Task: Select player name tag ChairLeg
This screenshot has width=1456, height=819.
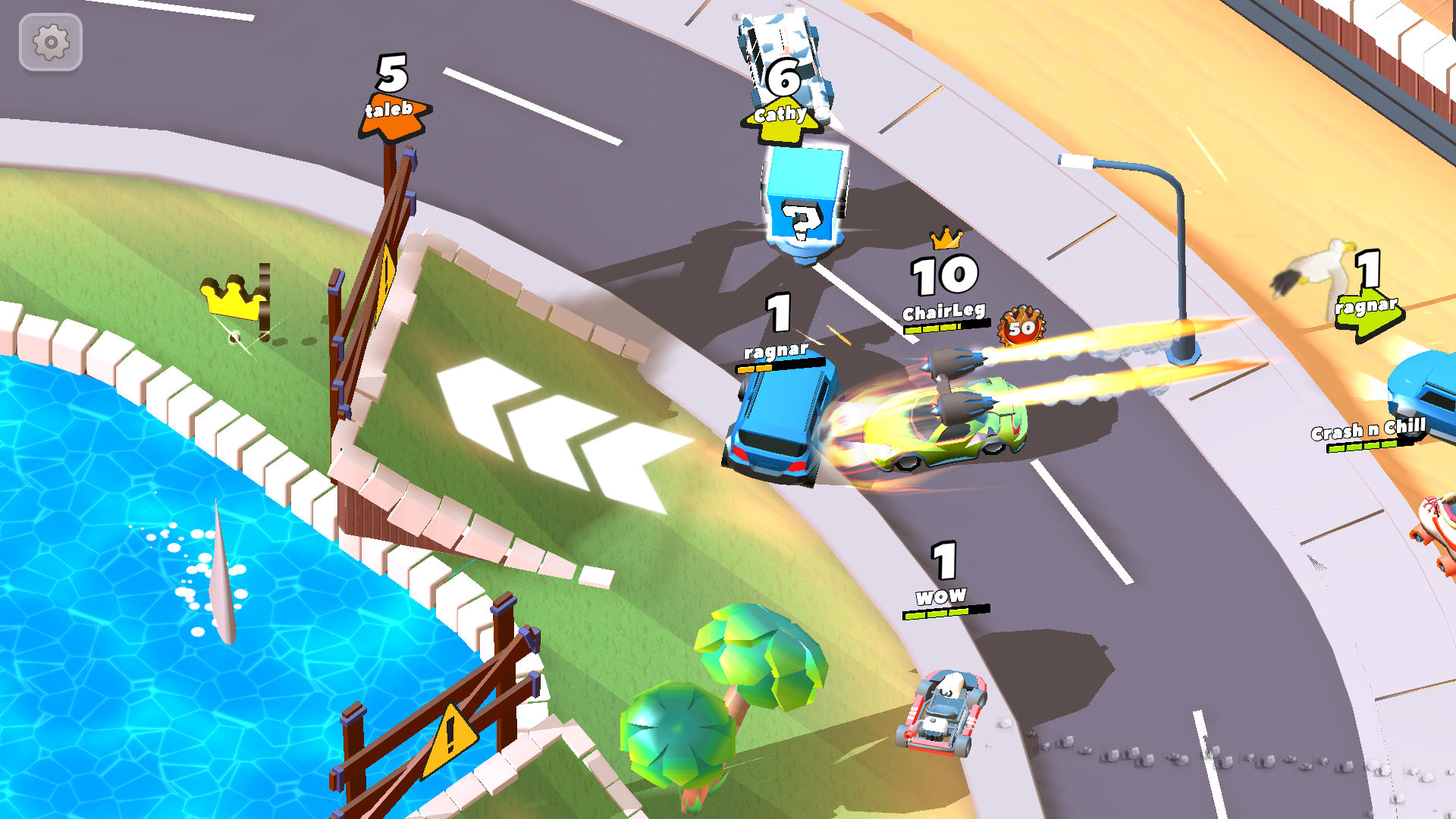Action: click(943, 309)
